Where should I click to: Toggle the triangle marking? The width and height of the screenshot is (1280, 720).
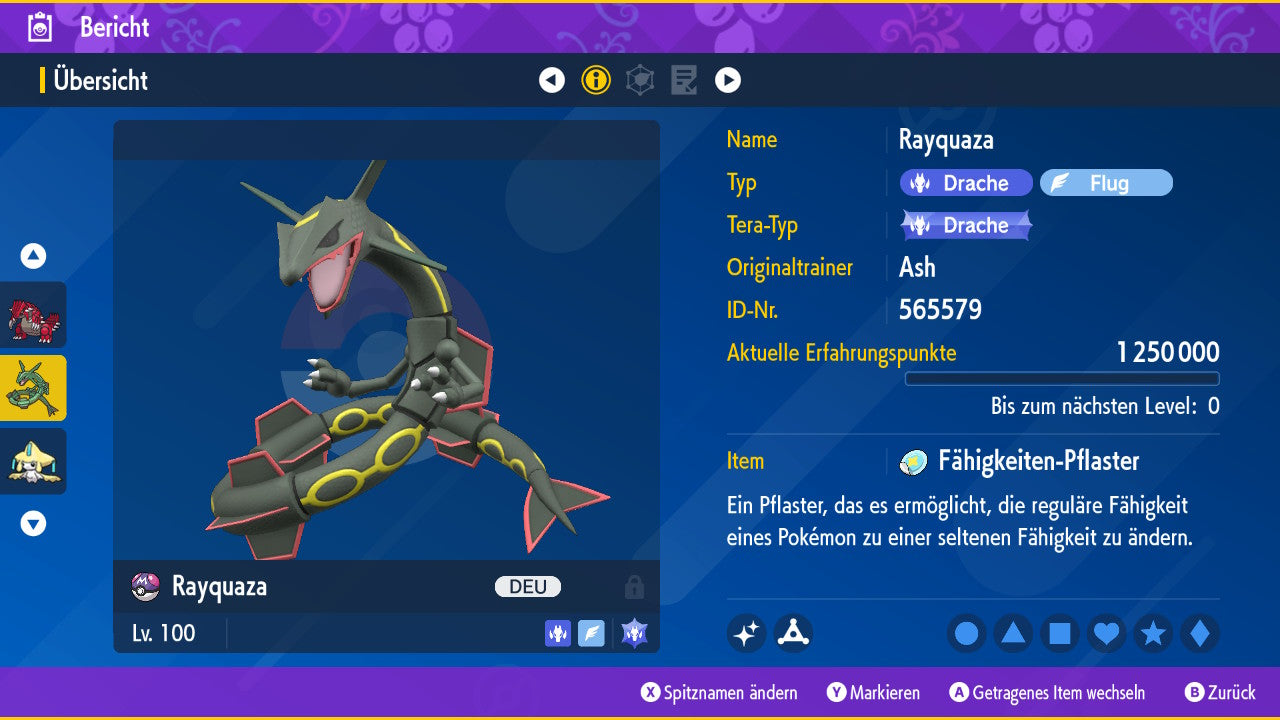coord(1013,633)
